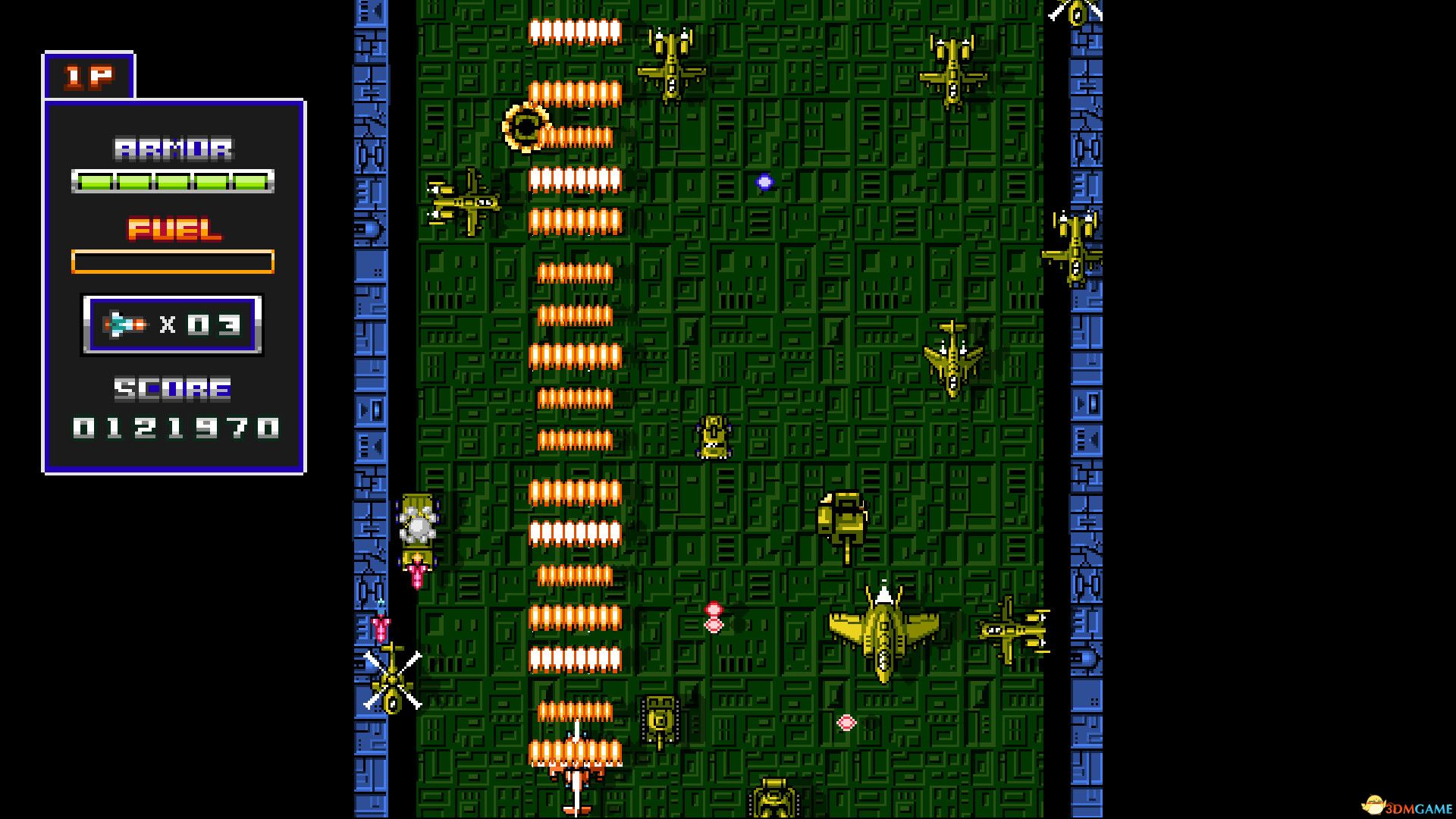Open the lives counter x03 box
Screen dimensions: 1456x819
[x=173, y=322]
